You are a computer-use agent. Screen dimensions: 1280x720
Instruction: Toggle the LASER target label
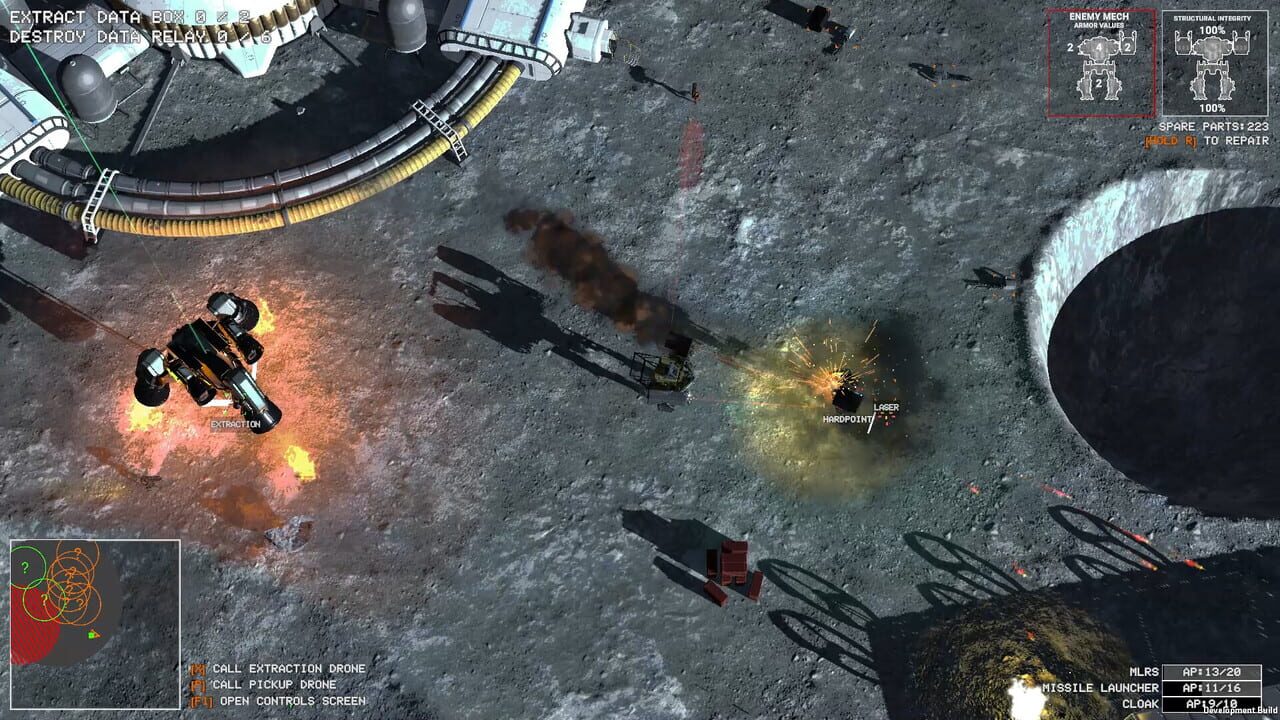click(x=888, y=407)
